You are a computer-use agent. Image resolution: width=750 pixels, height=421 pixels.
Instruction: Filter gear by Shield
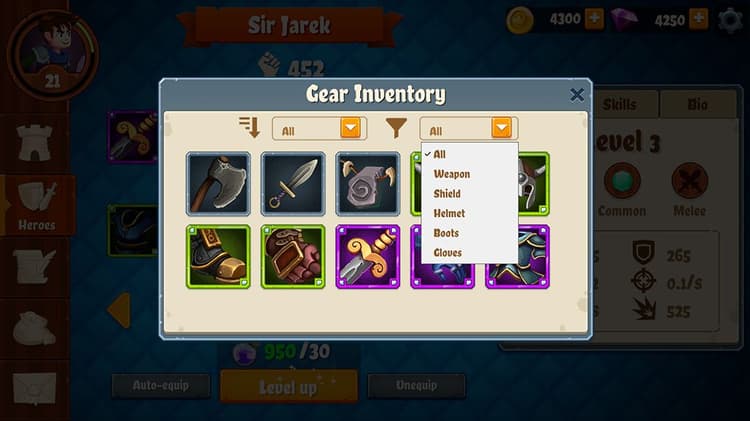point(447,194)
